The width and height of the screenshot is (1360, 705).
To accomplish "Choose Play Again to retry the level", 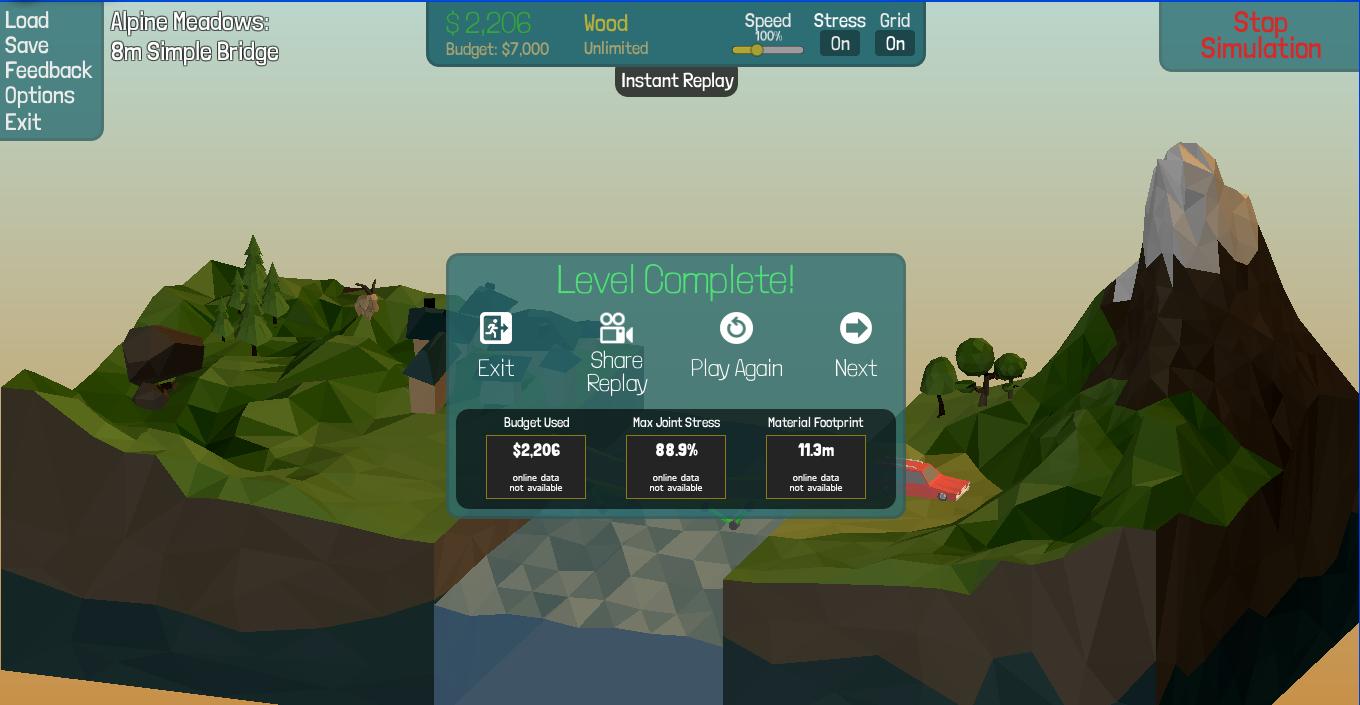I will point(736,345).
